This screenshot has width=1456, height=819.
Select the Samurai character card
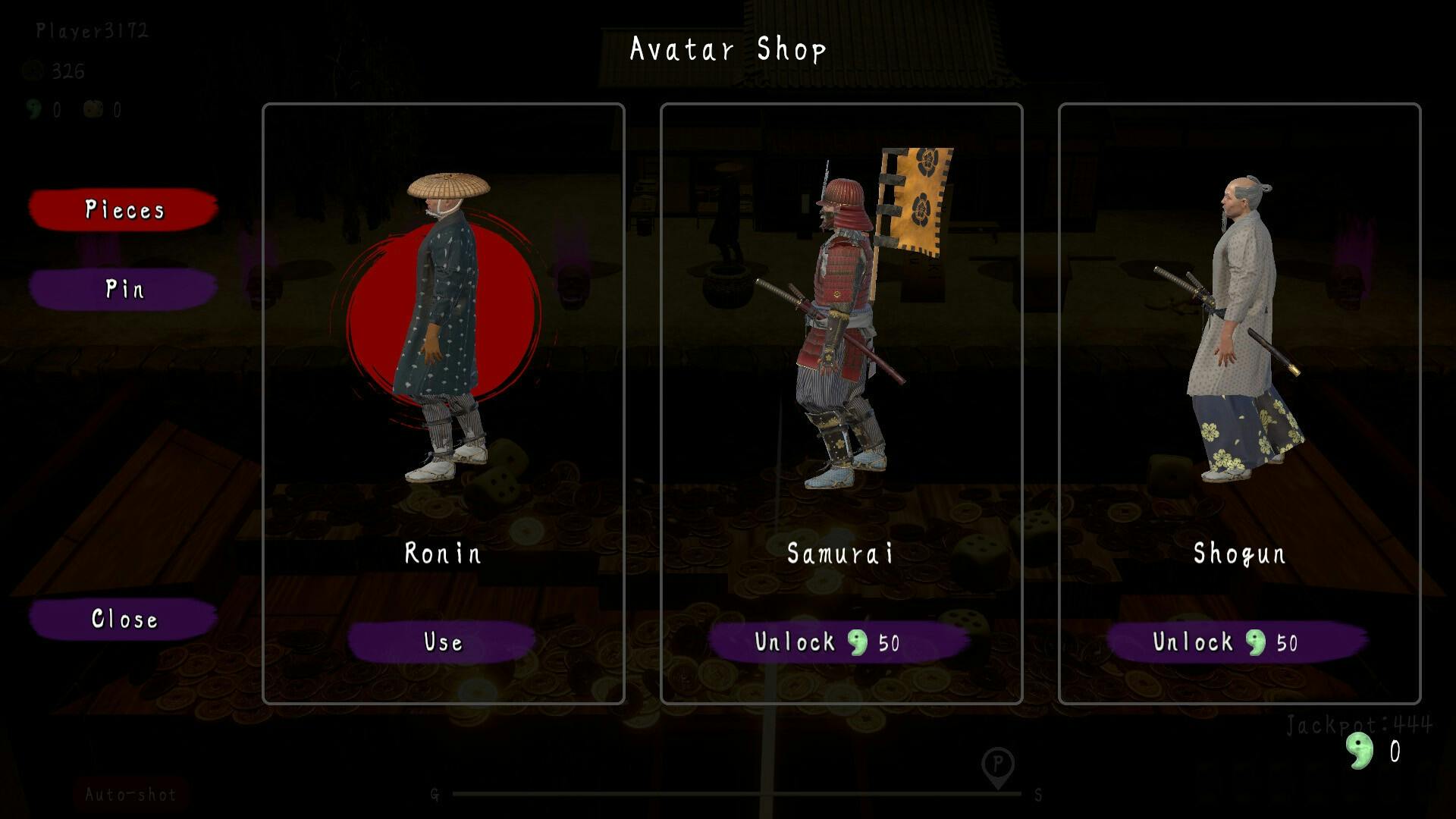pyautogui.click(x=841, y=341)
